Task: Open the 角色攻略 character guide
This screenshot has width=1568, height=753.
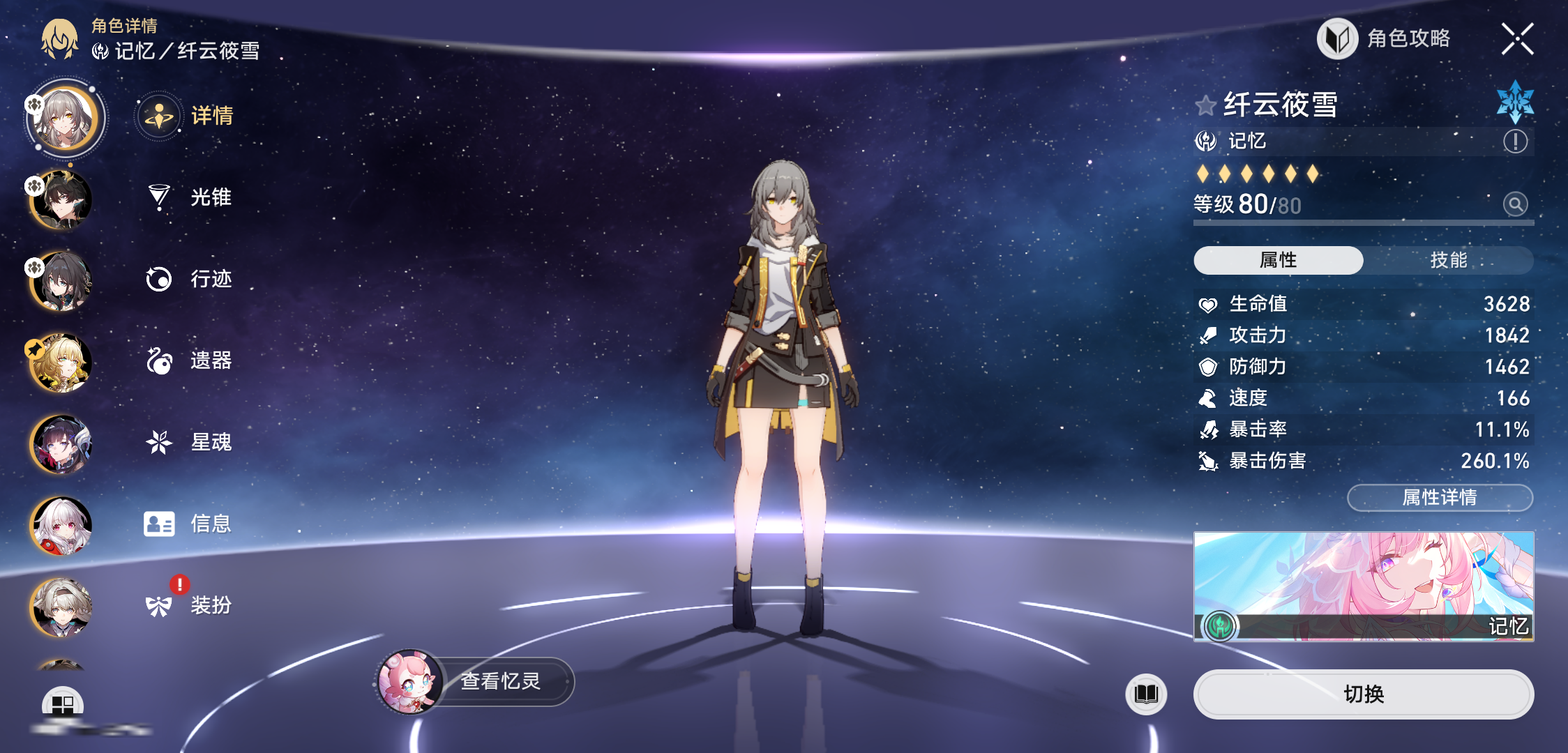Action: [x=1385, y=39]
